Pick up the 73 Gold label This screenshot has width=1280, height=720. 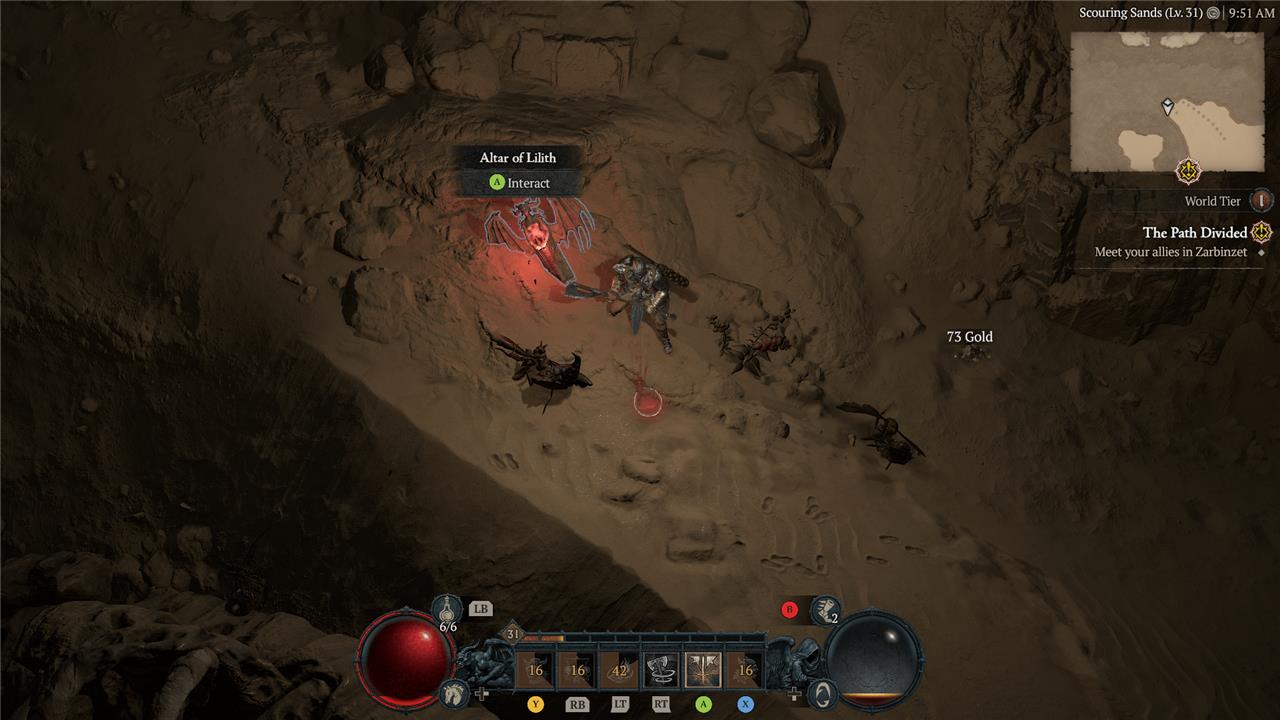pyautogui.click(x=969, y=337)
